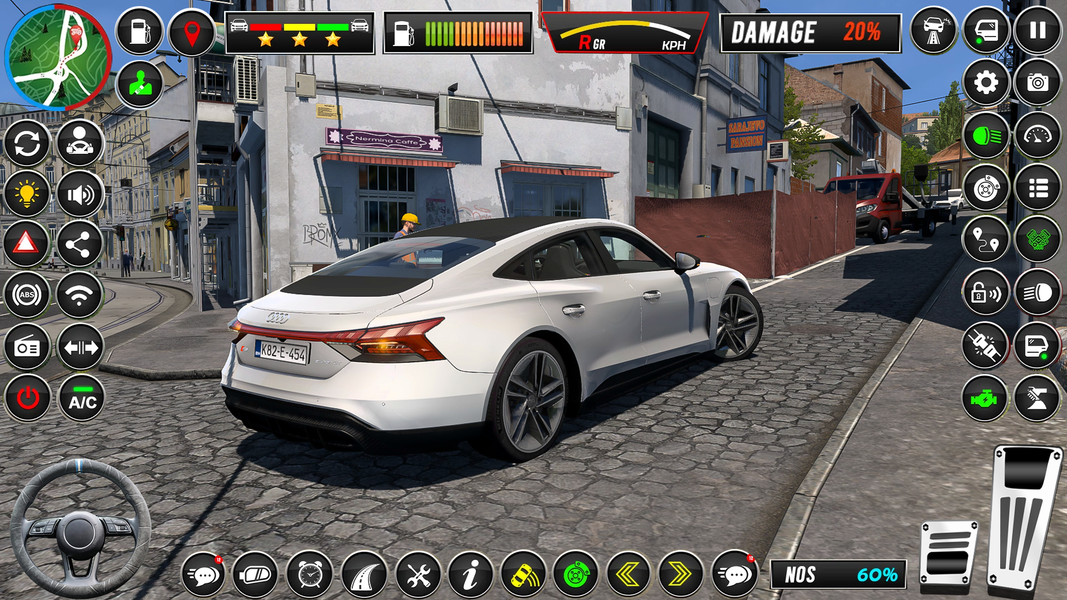Image resolution: width=1067 pixels, height=600 pixels.
Task: Click the red power ignition button
Action: click(28, 398)
